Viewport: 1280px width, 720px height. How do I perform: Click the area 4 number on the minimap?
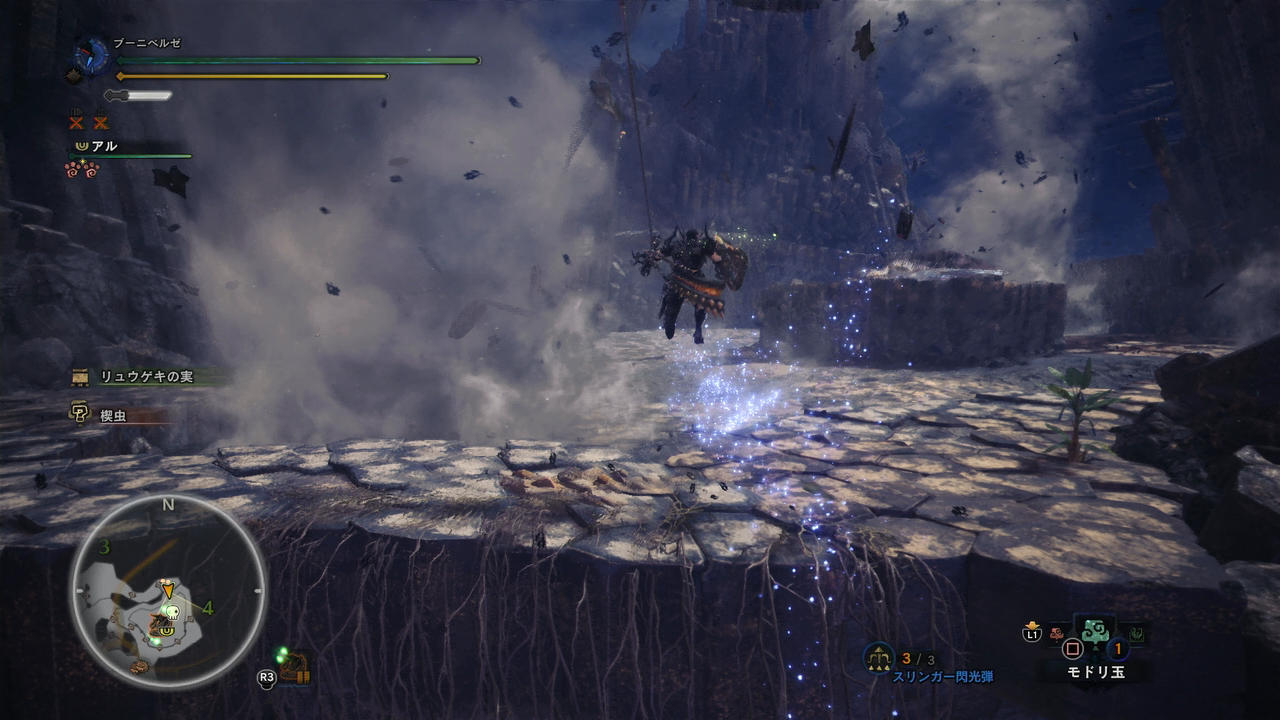(208, 607)
